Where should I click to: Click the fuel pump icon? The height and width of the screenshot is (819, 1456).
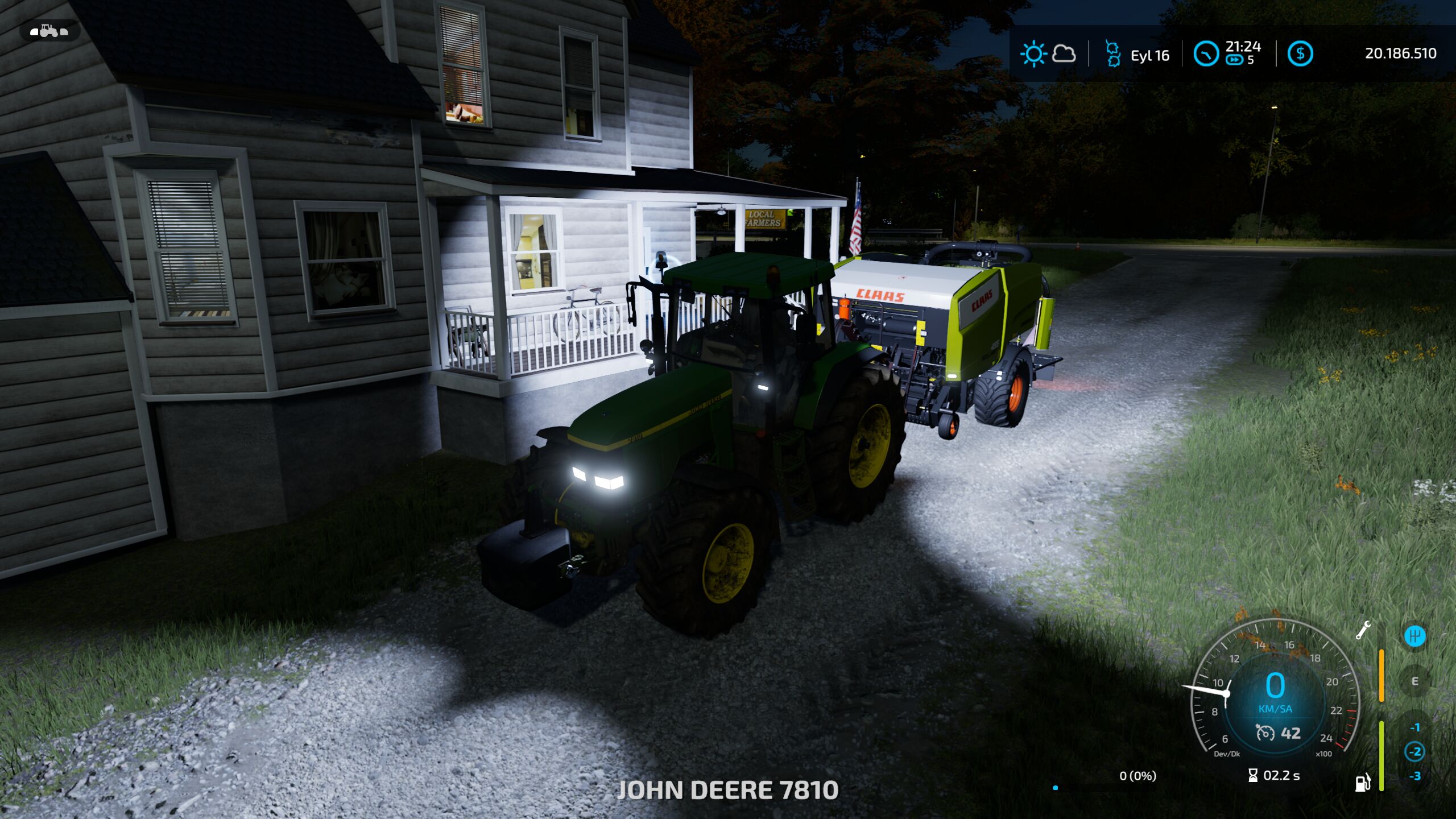pyautogui.click(x=1363, y=783)
